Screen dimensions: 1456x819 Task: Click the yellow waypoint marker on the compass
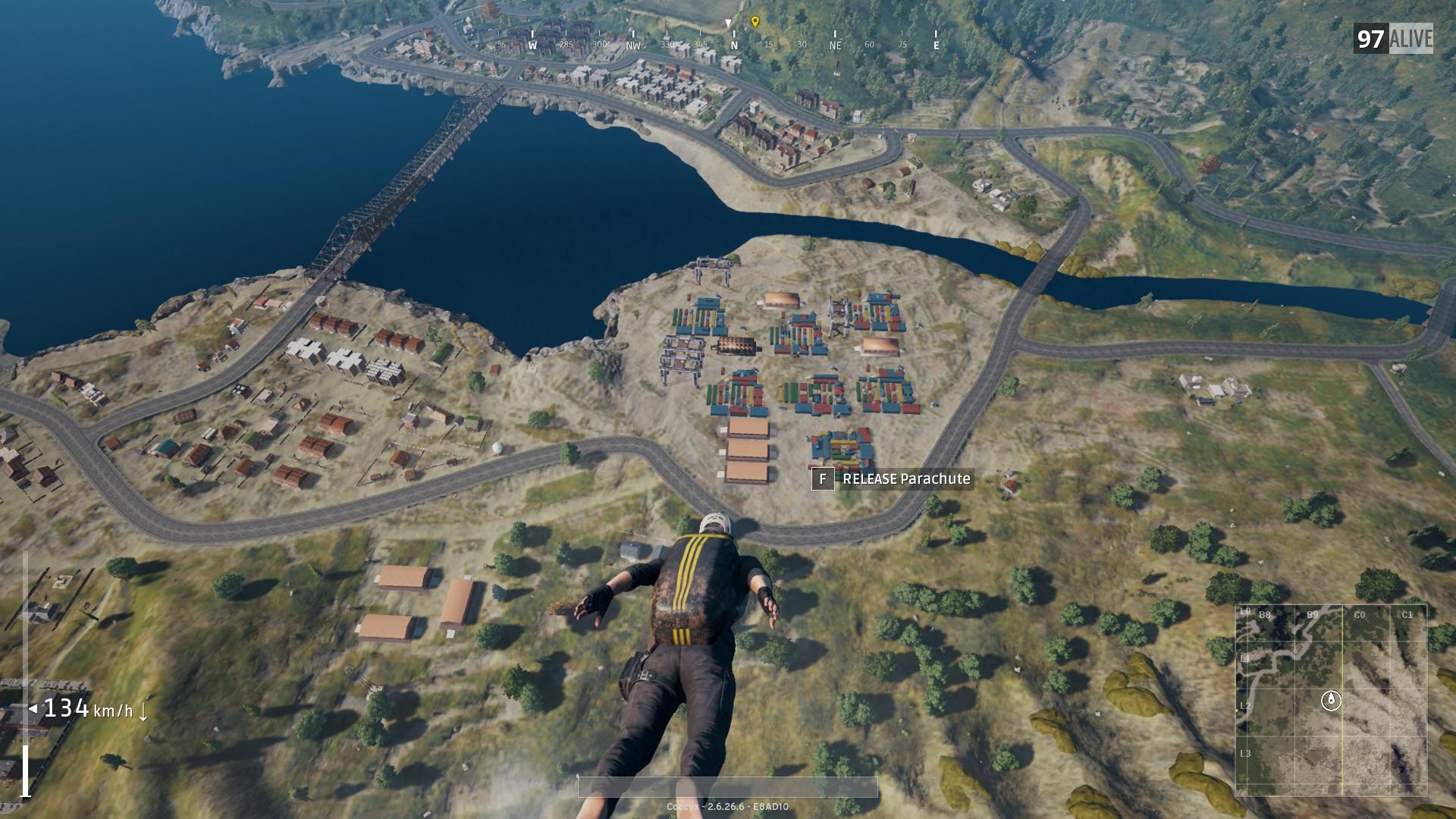click(x=755, y=21)
